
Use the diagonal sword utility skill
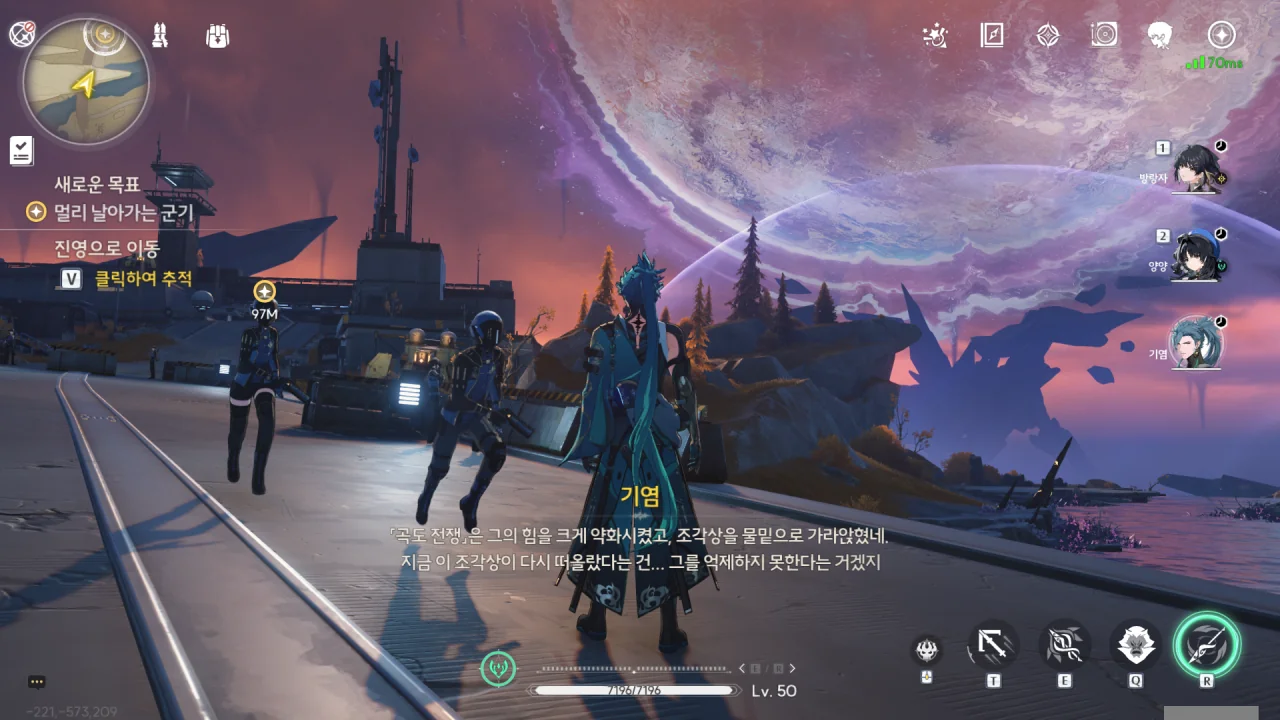pos(993,645)
